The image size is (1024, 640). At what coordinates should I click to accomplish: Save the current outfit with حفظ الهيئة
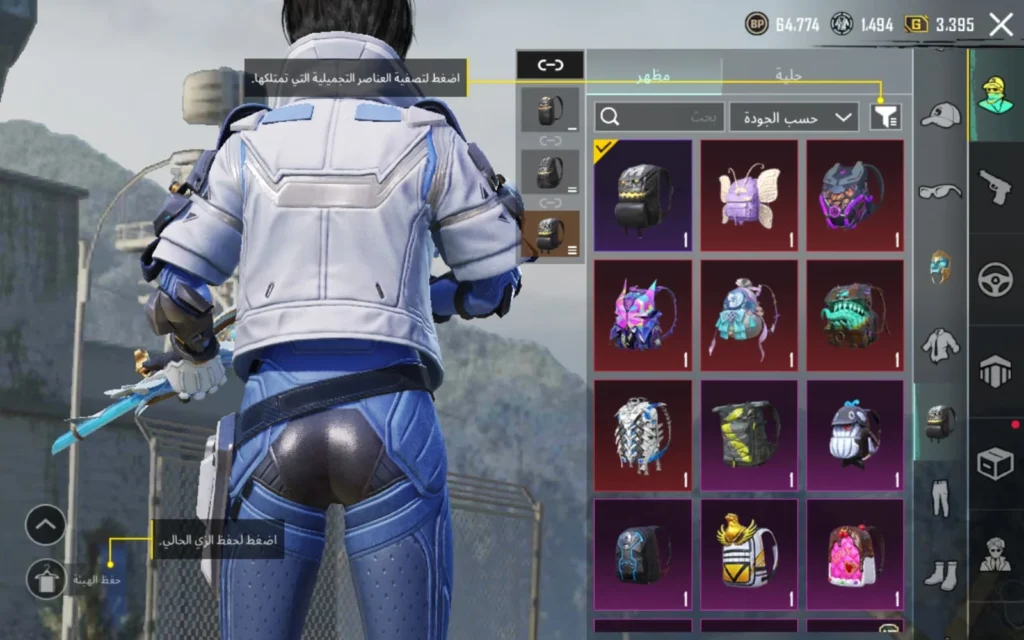click(46, 578)
